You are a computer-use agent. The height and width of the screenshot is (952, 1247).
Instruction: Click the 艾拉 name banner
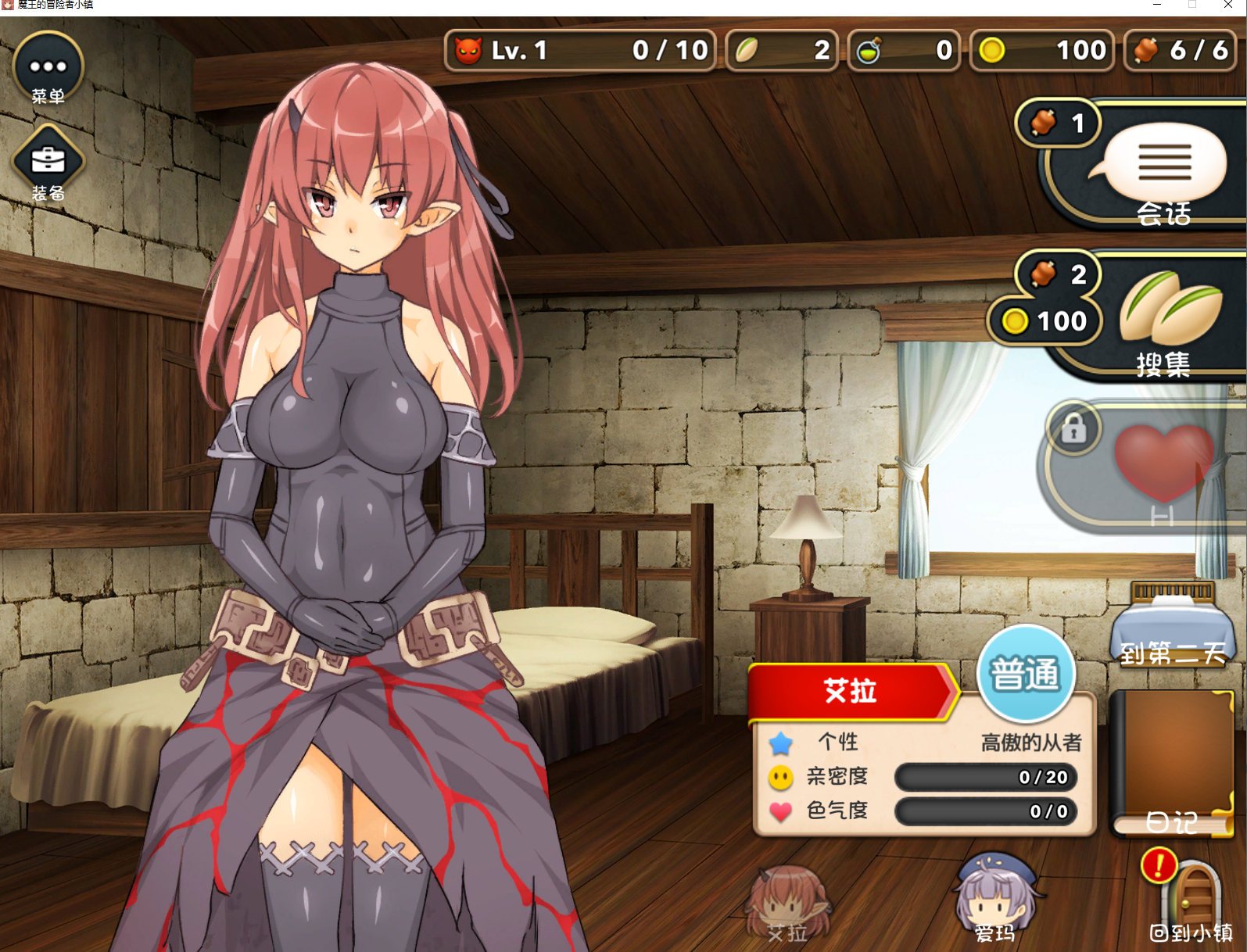[848, 691]
